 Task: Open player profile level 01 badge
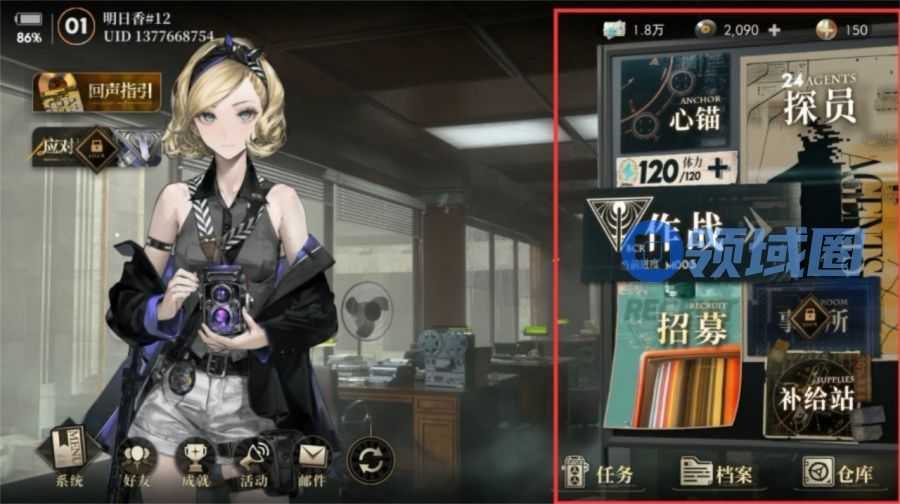click(x=76, y=27)
